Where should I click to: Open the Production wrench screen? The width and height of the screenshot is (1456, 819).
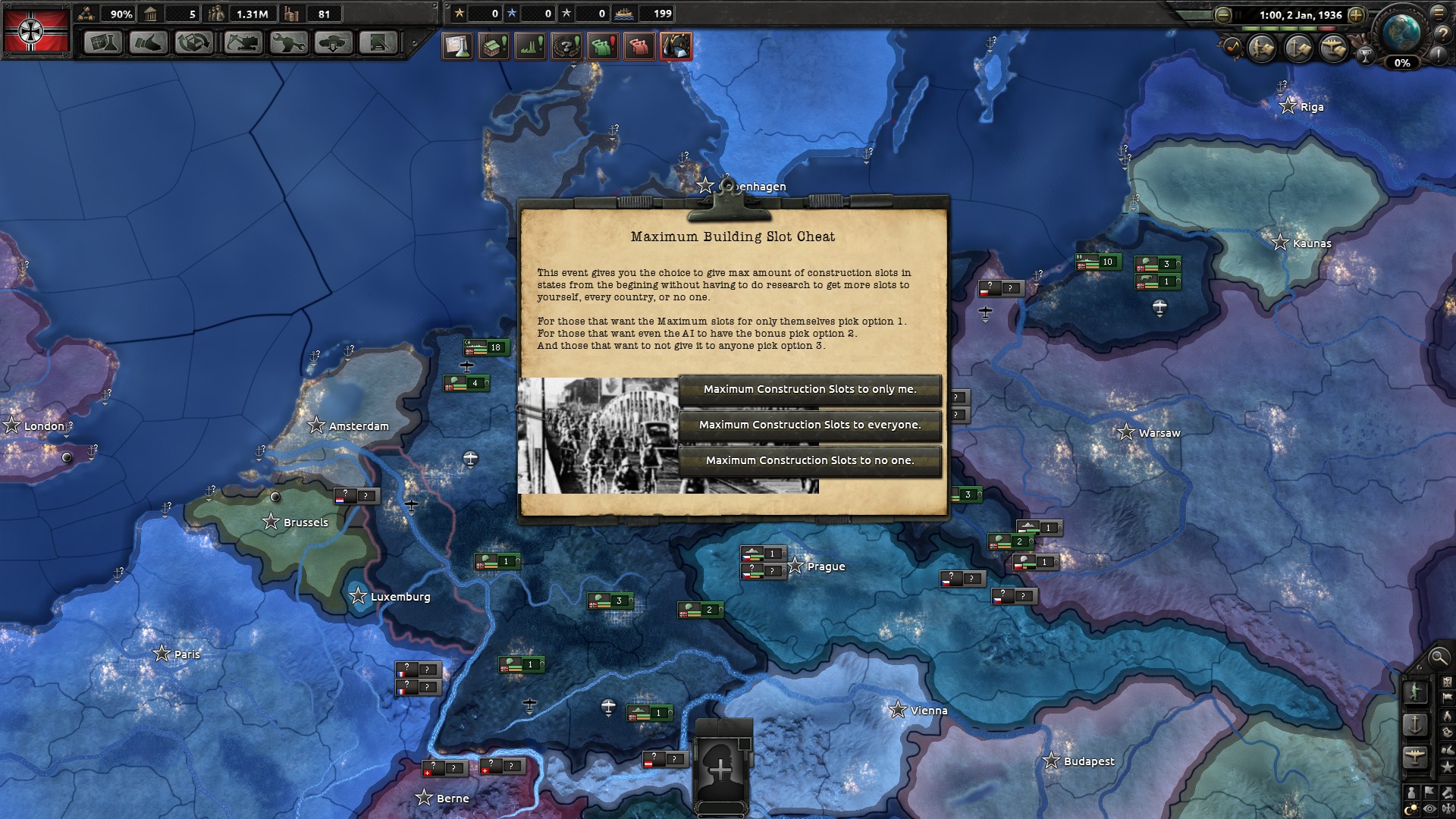(x=288, y=43)
